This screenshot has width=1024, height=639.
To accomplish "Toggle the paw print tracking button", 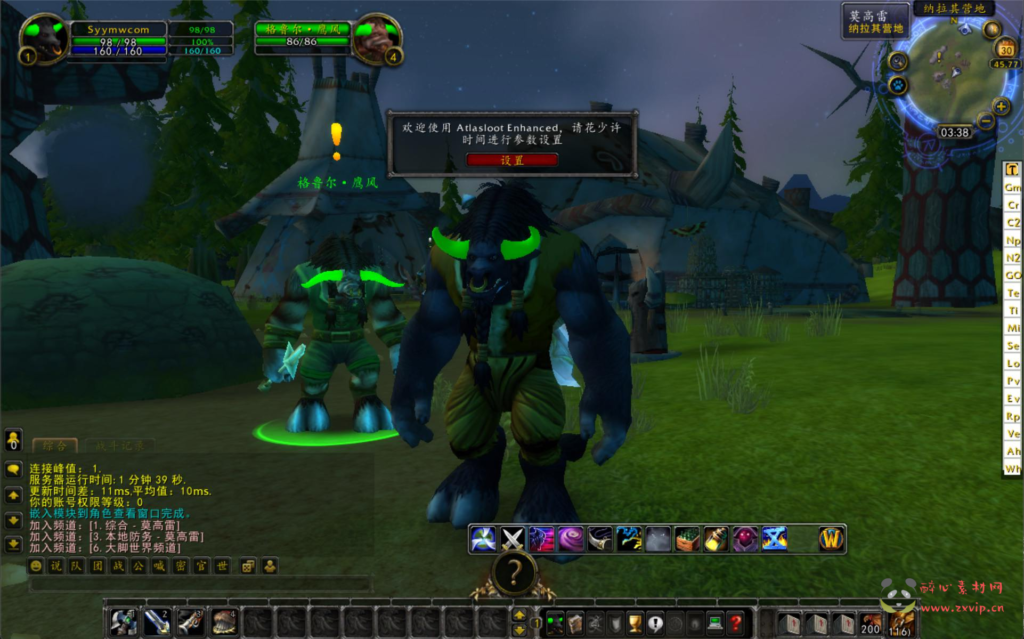I will pos(898,86).
